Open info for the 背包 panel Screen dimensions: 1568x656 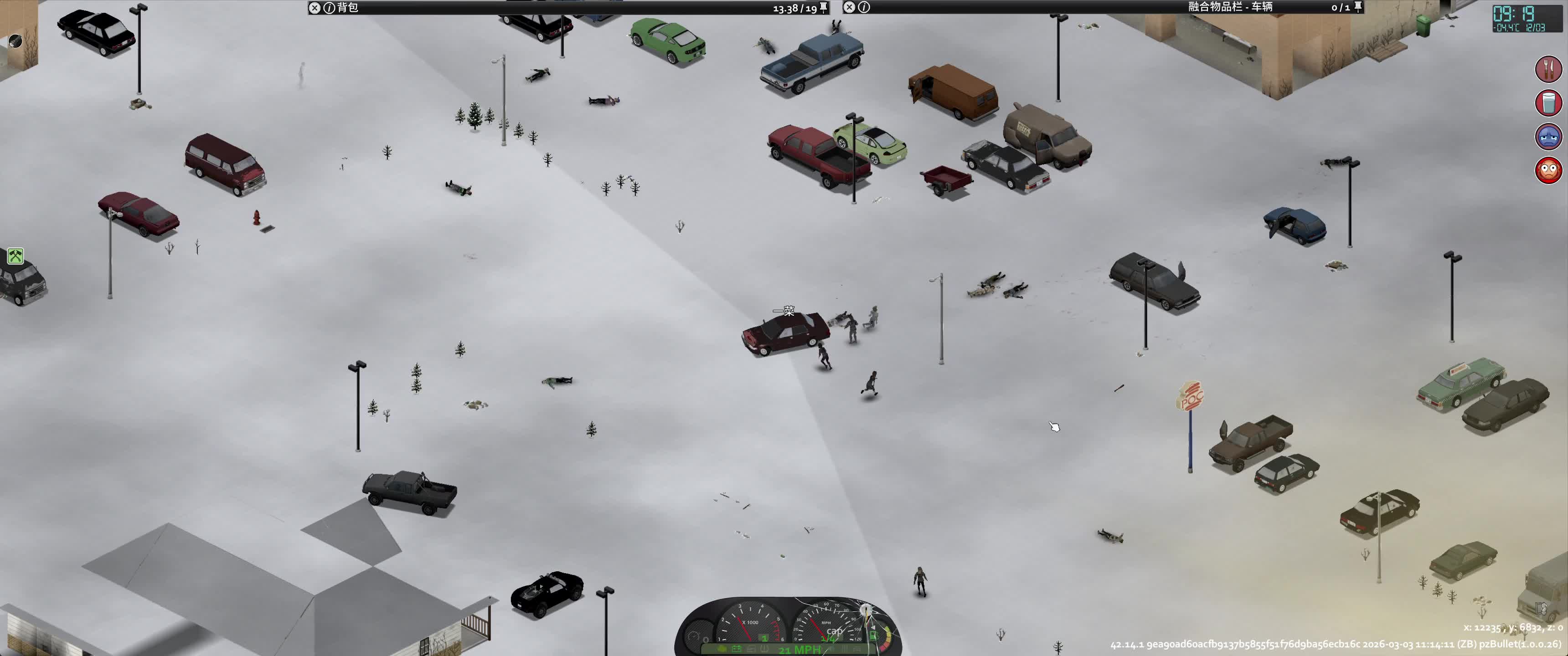click(329, 8)
